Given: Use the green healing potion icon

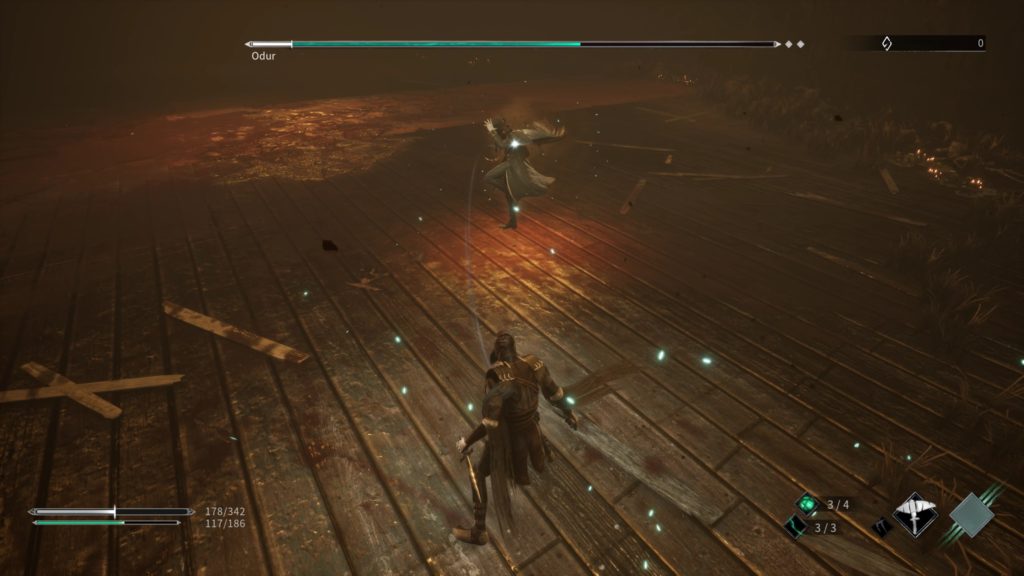Looking at the screenshot, I should pyautogui.click(x=807, y=503).
